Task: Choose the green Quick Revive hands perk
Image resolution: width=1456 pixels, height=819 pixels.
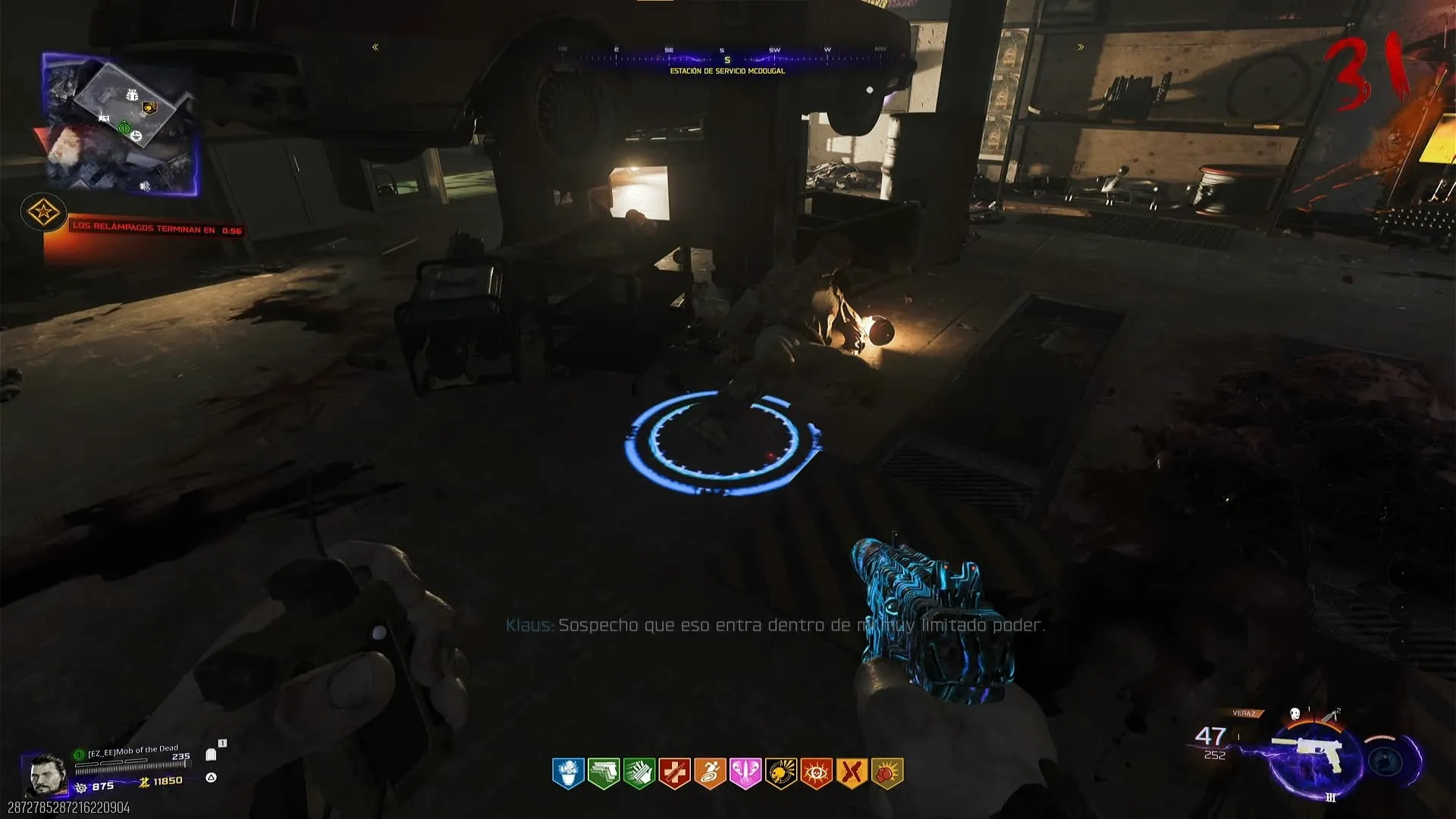Action: tap(639, 773)
